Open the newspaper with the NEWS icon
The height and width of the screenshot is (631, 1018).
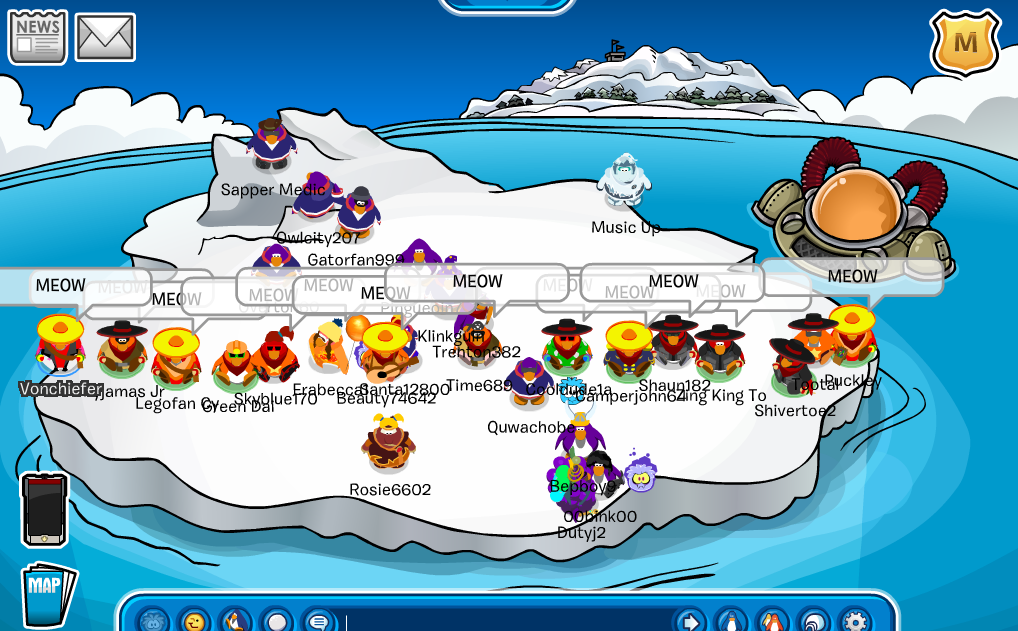pos(38,37)
